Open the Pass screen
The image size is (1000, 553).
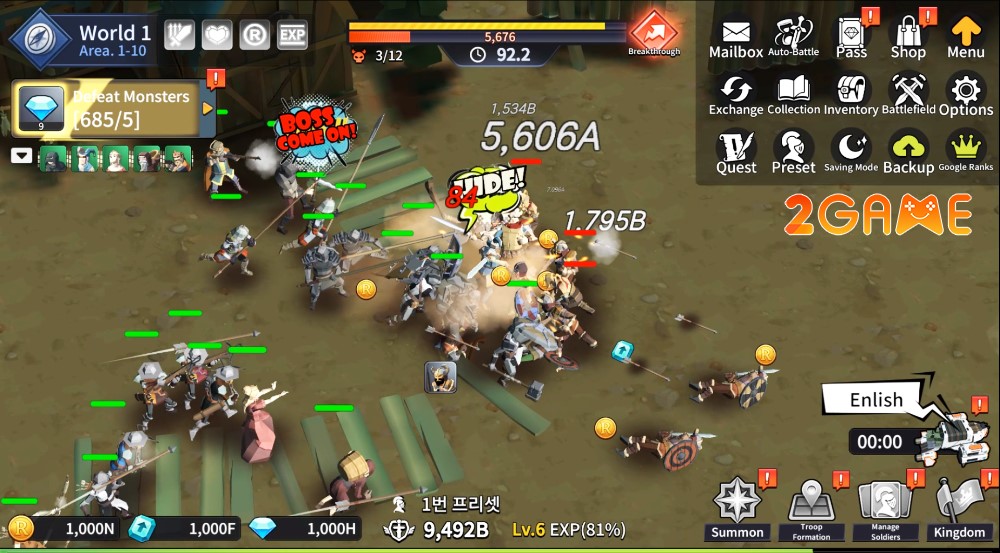[x=851, y=38]
